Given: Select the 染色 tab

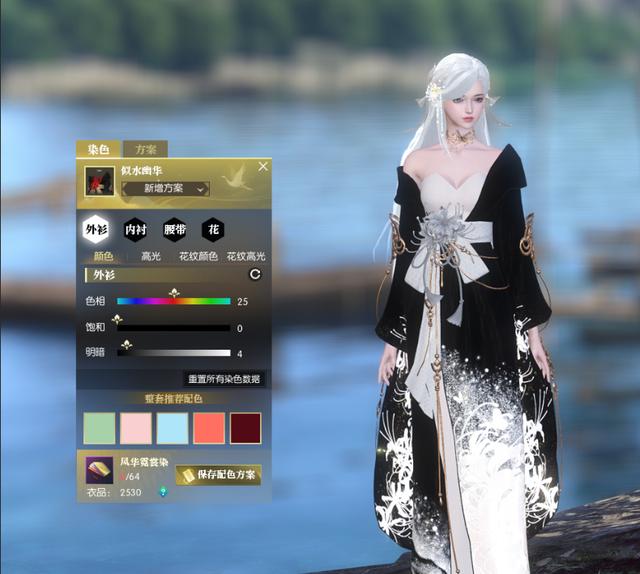Looking at the screenshot, I should (x=98, y=148).
